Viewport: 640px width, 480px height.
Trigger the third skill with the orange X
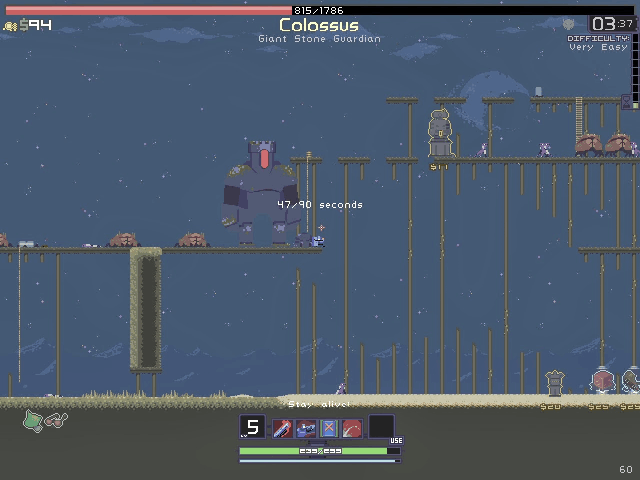[329, 429]
